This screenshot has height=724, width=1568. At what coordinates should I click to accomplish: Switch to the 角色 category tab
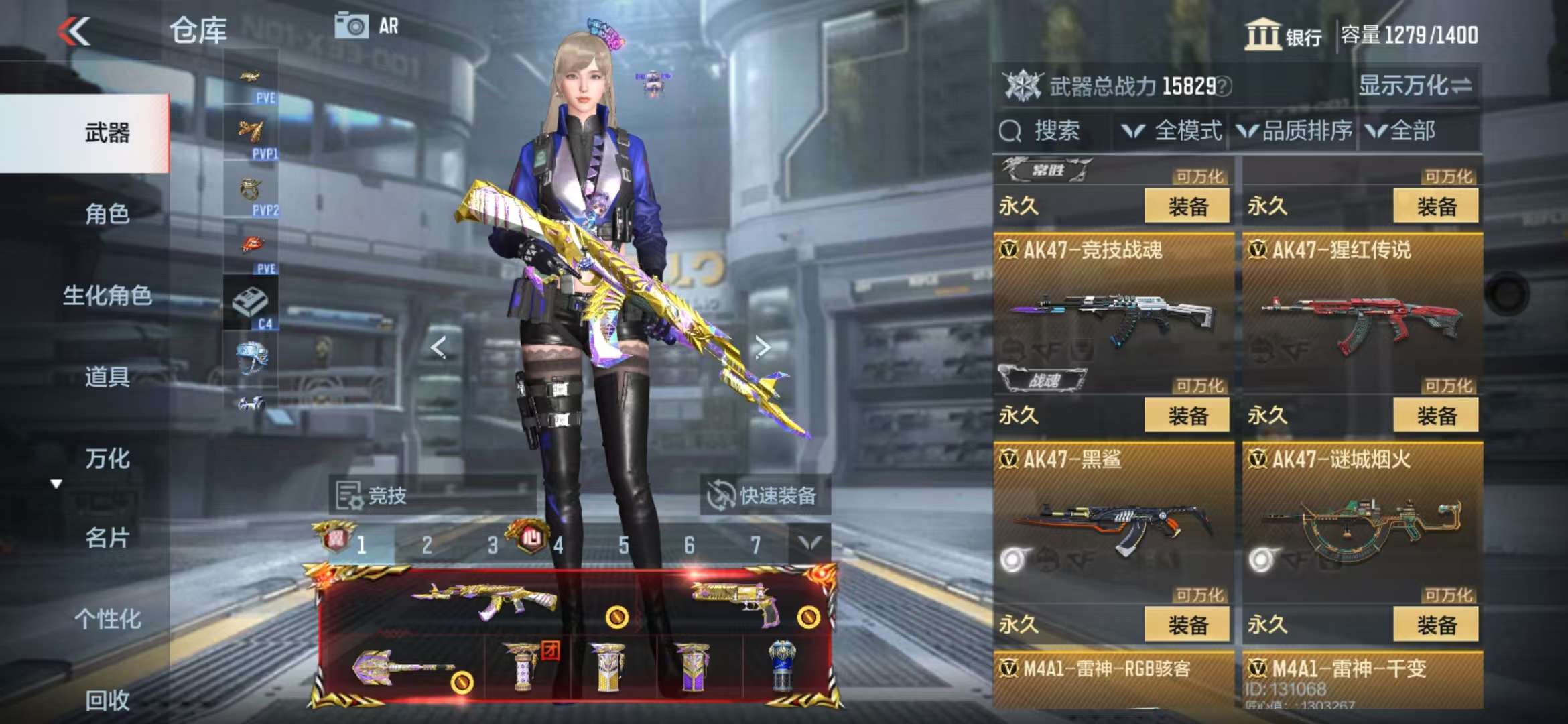tap(107, 214)
